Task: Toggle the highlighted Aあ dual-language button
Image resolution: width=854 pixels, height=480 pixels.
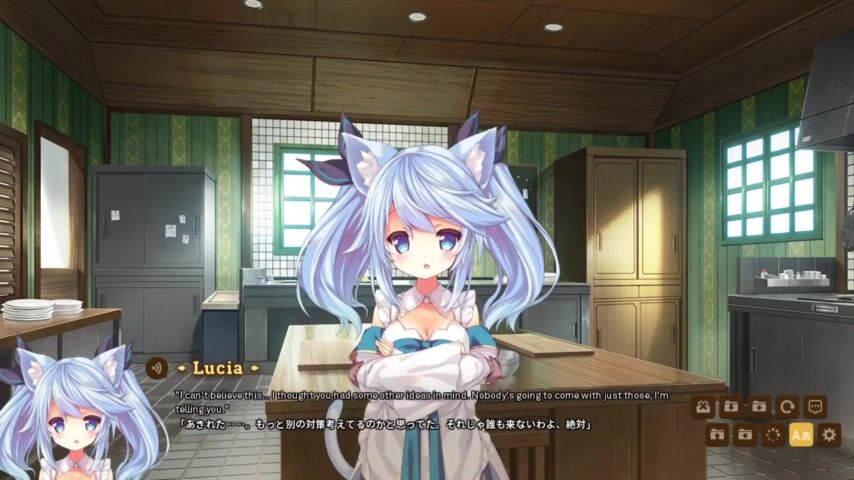Action: tap(801, 435)
